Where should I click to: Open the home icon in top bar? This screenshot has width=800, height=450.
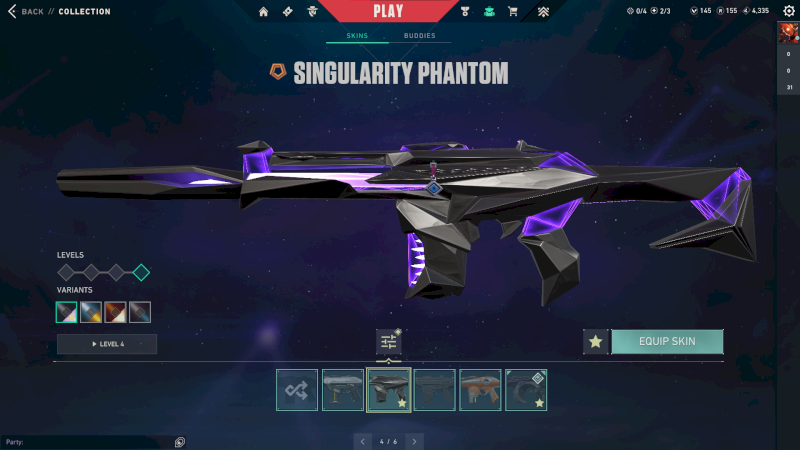coord(264,12)
